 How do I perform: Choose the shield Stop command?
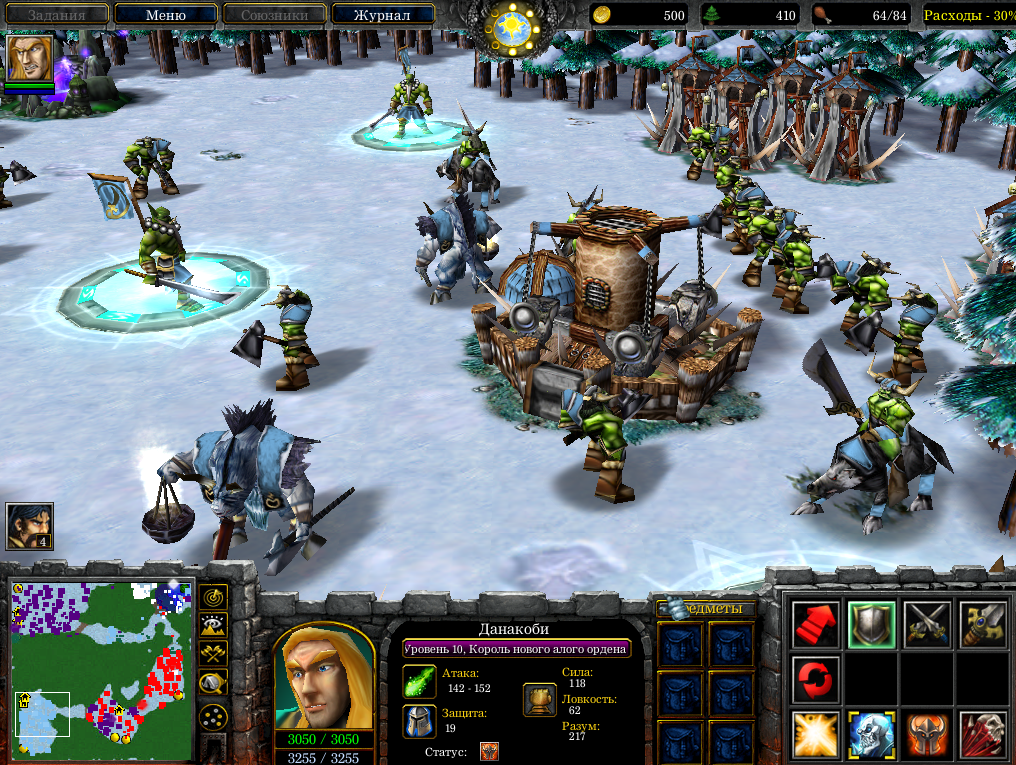871,625
